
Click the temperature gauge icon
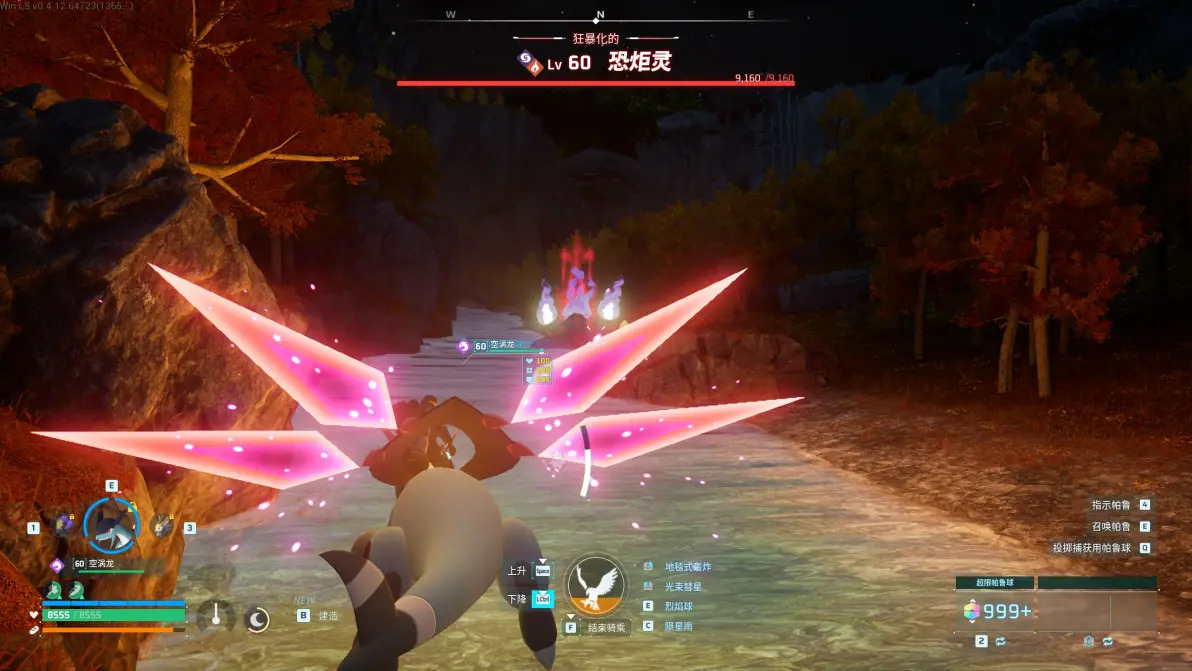pyautogui.click(x=215, y=616)
